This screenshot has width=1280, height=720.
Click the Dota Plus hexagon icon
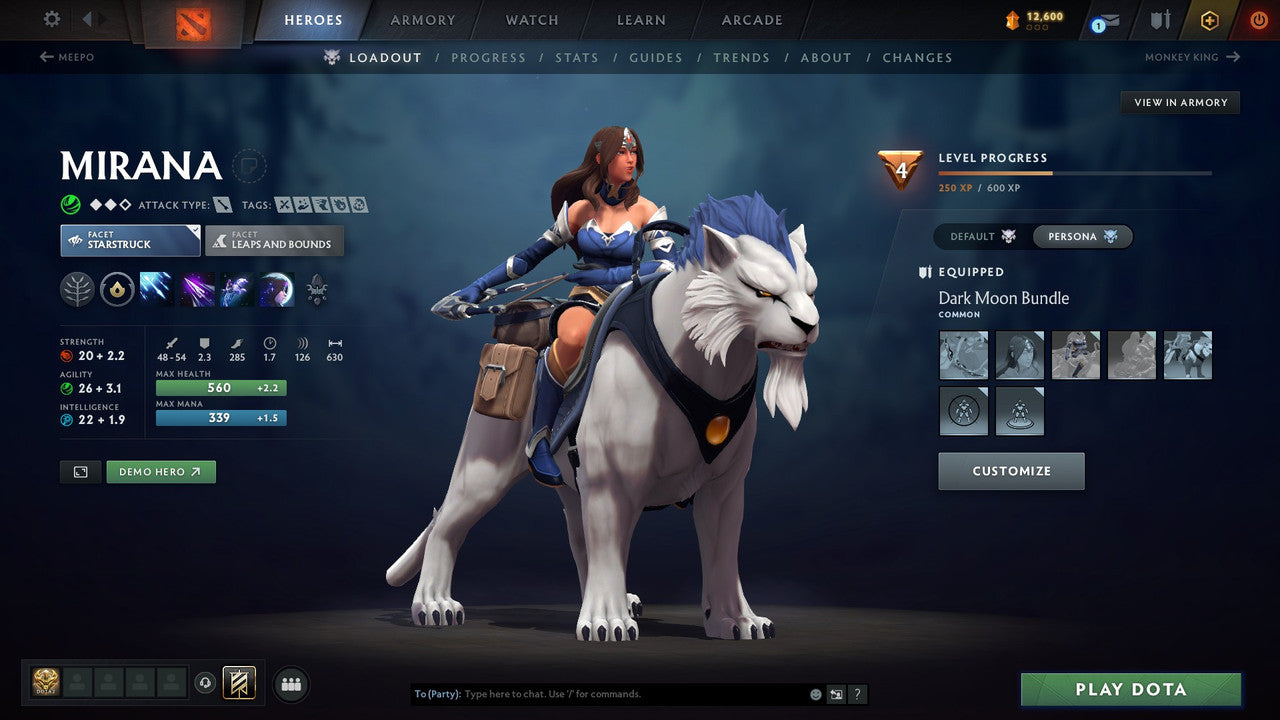1209,19
